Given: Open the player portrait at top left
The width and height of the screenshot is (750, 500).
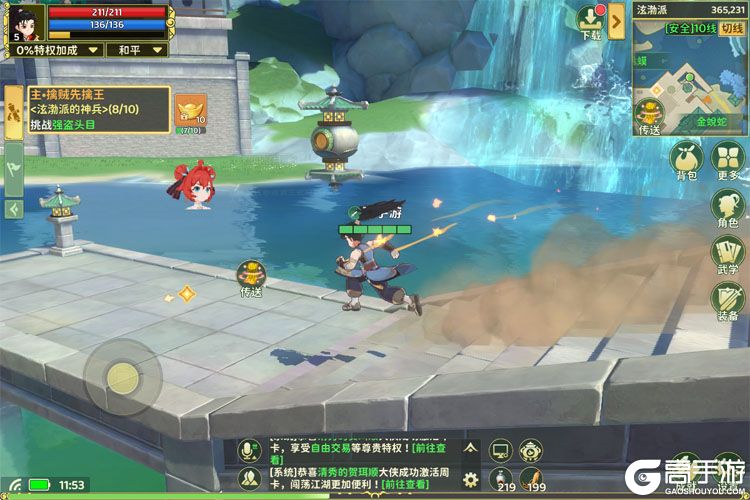Looking at the screenshot, I should coord(24,20).
